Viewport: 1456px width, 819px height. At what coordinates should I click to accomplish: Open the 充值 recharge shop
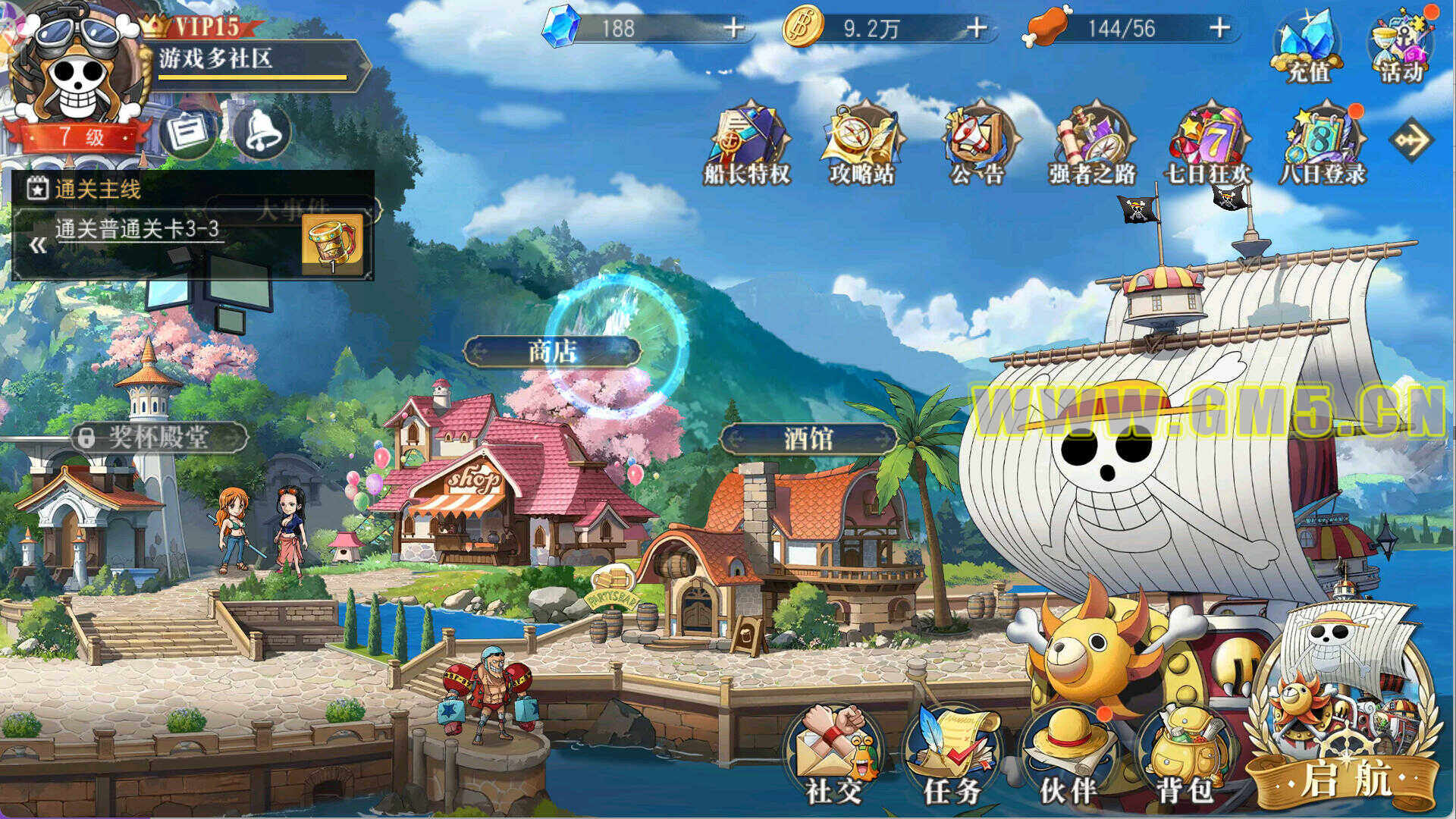click(x=1308, y=47)
